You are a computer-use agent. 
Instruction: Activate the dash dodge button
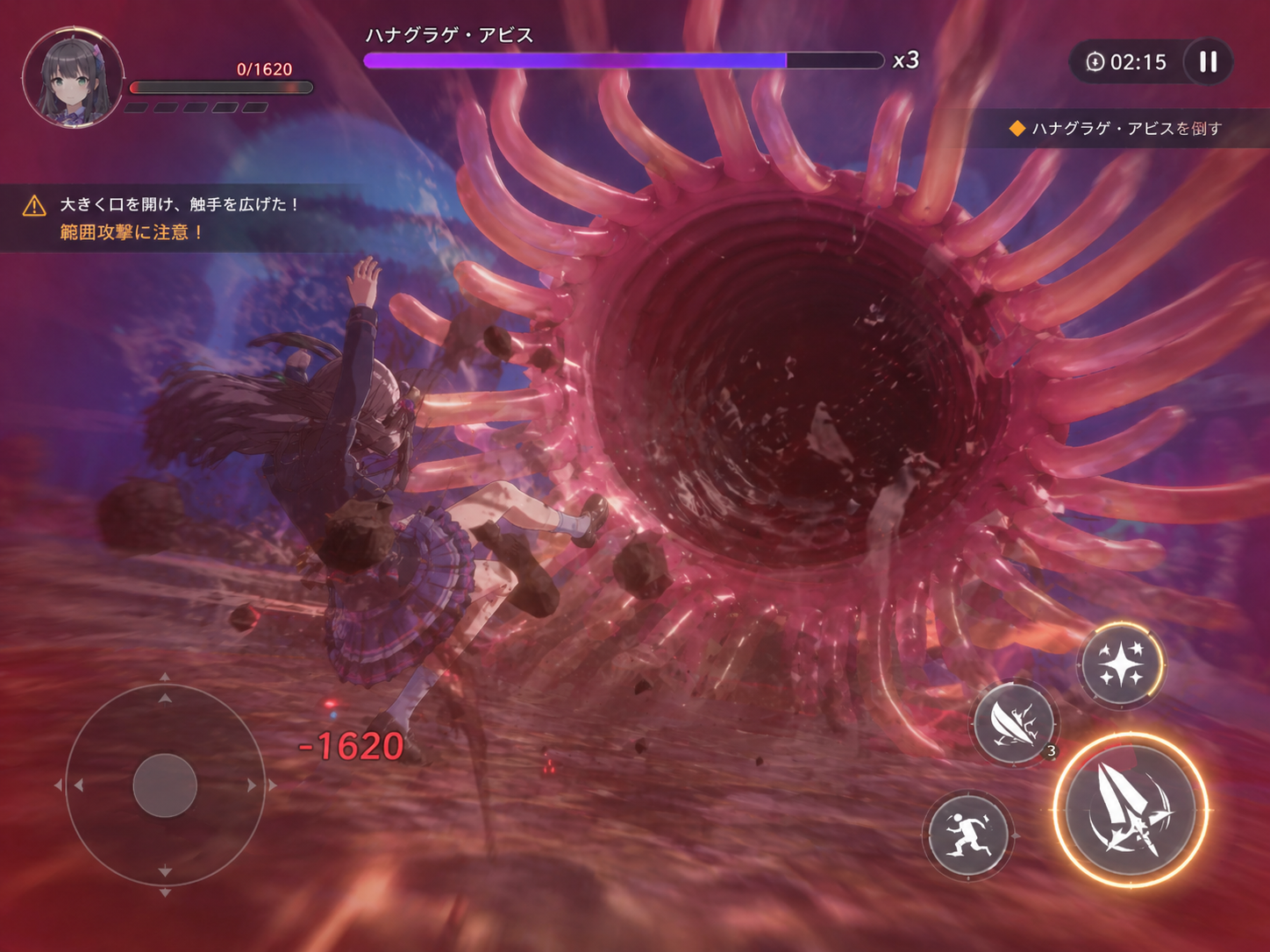(x=967, y=835)
